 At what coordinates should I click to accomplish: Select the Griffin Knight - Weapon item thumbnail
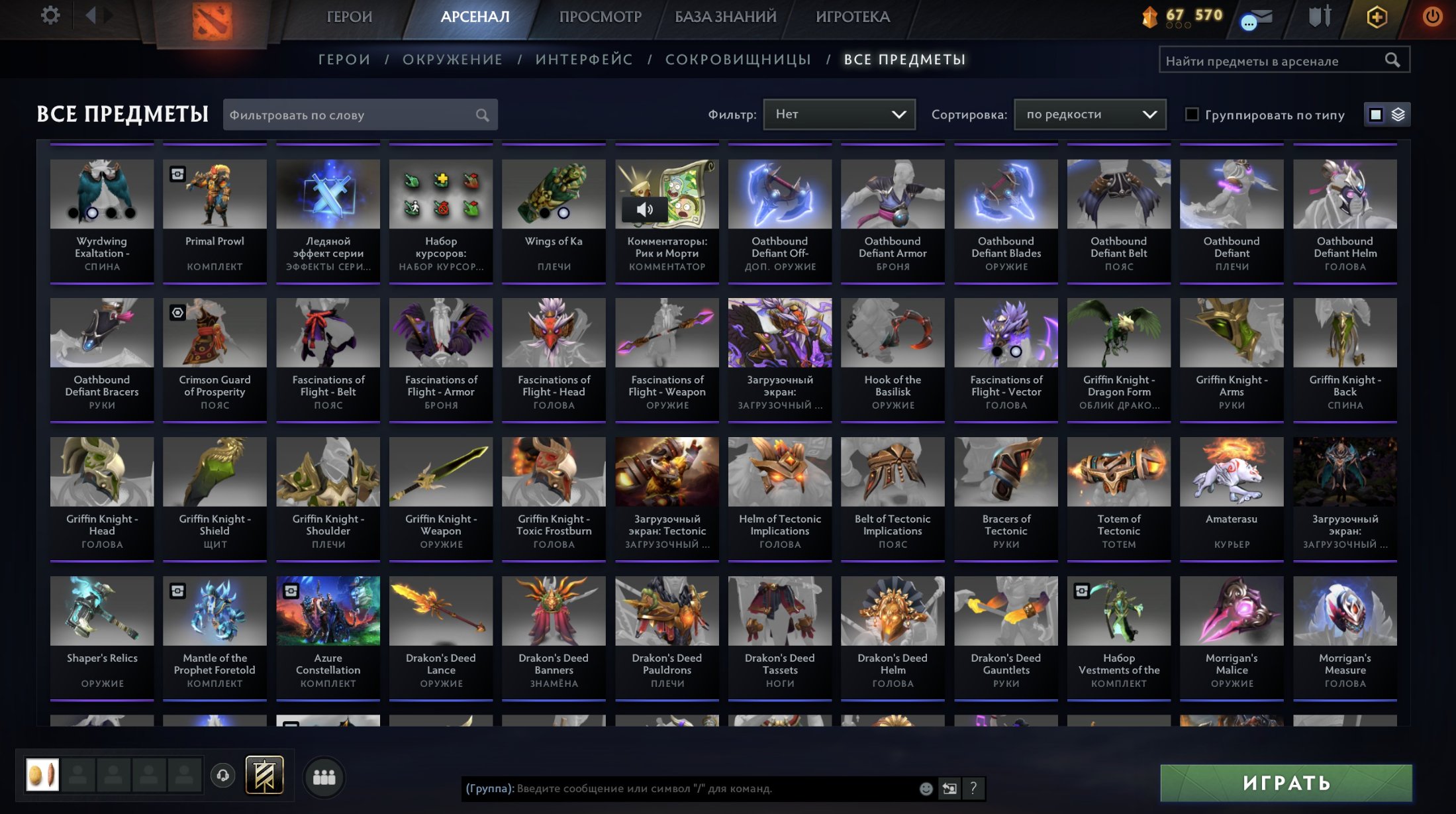[440, 472]
